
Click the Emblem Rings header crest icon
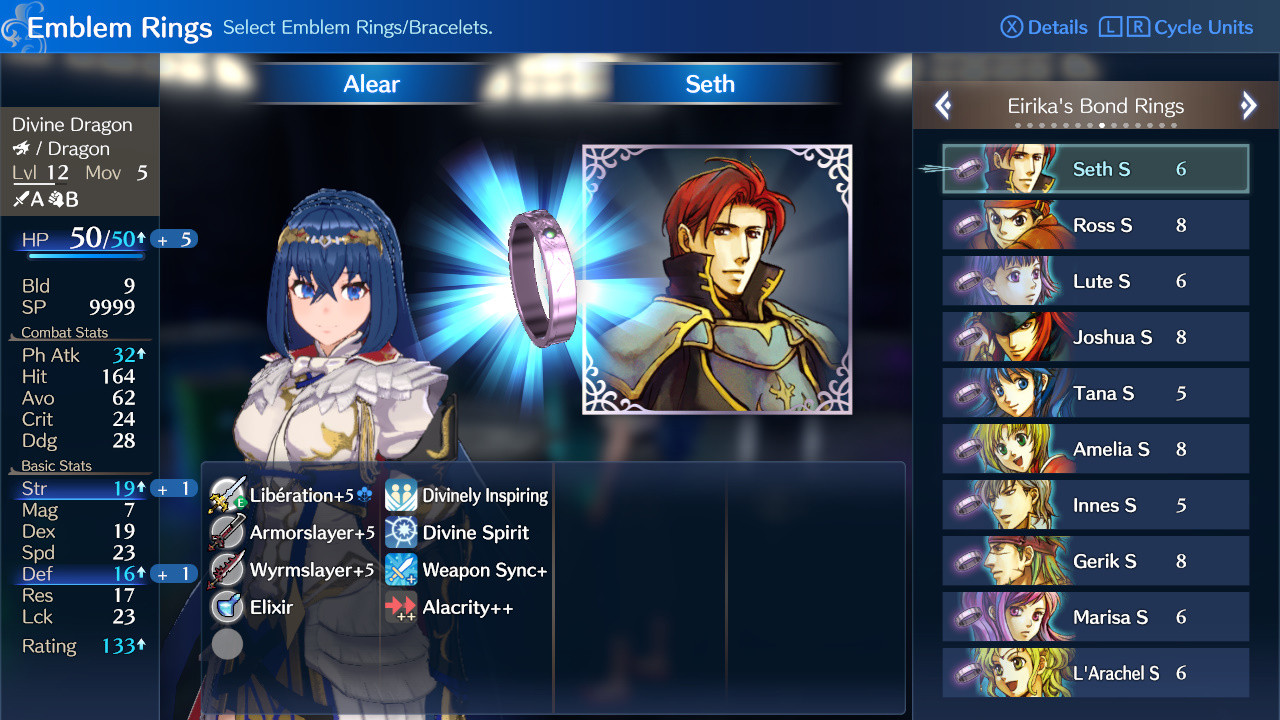coord(15,24)
